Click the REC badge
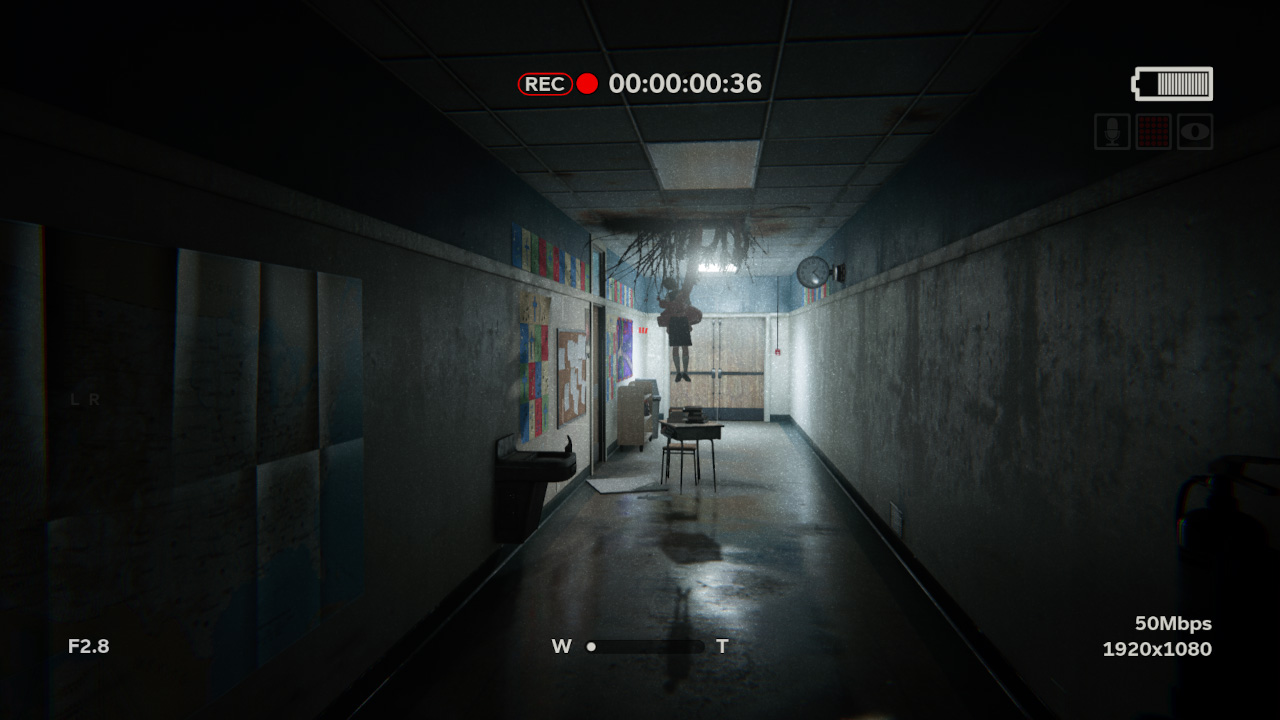The width and height of the screenshot is (1280, 720). tap(544, 85)
